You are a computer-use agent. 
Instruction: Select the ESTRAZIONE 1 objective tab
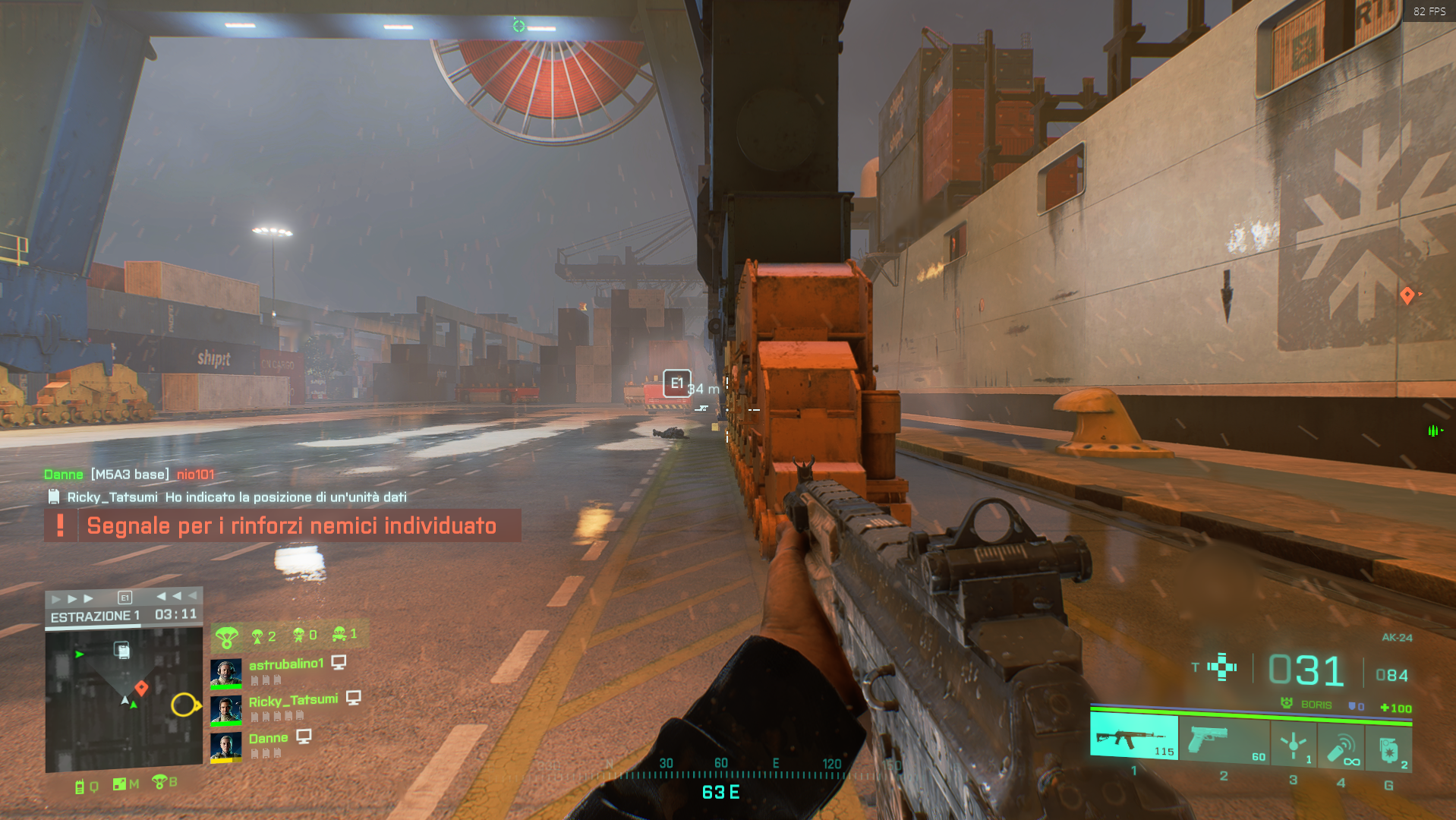coord(96,615)
